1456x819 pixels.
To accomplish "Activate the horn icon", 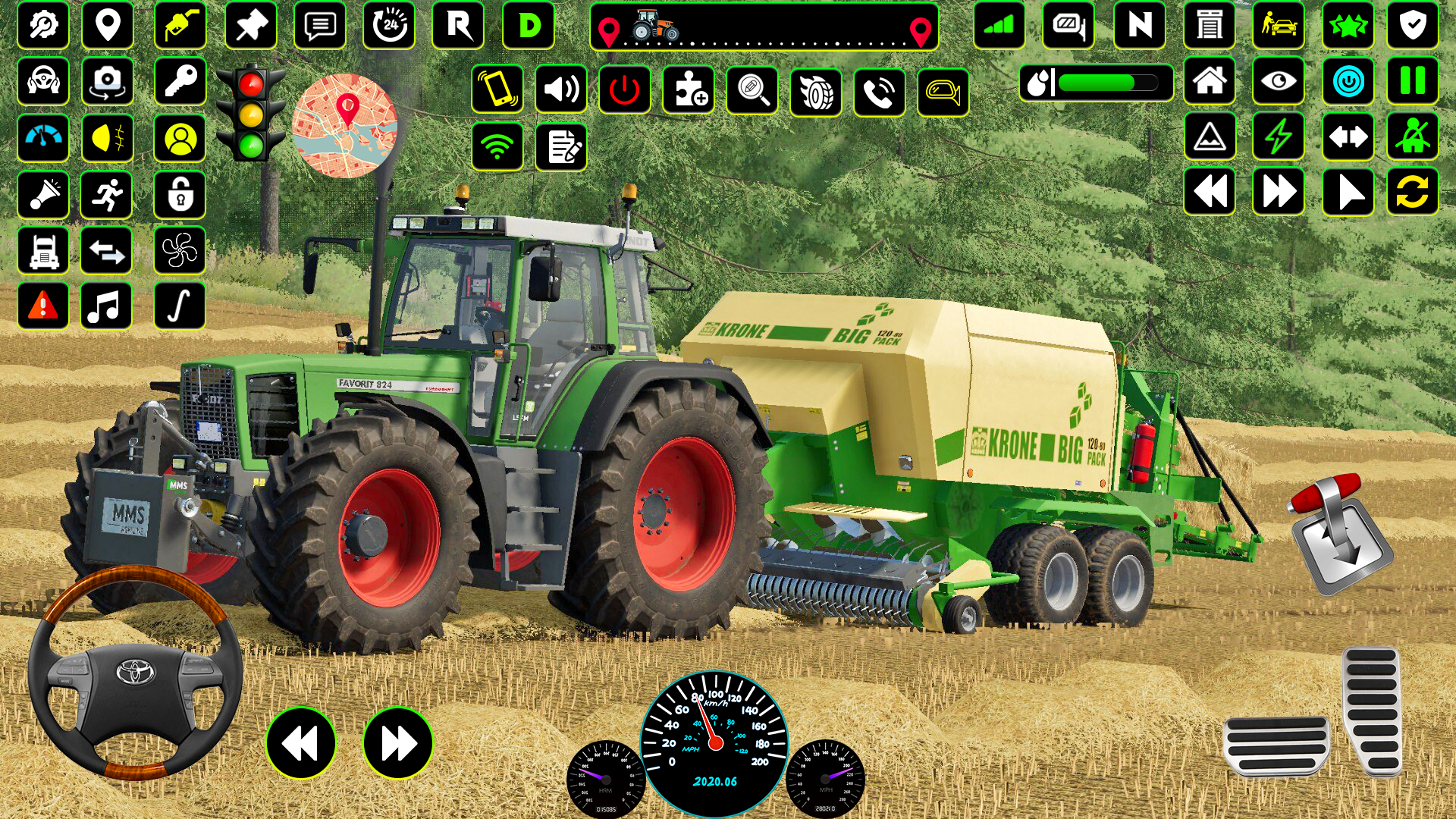I will point(43,194).
